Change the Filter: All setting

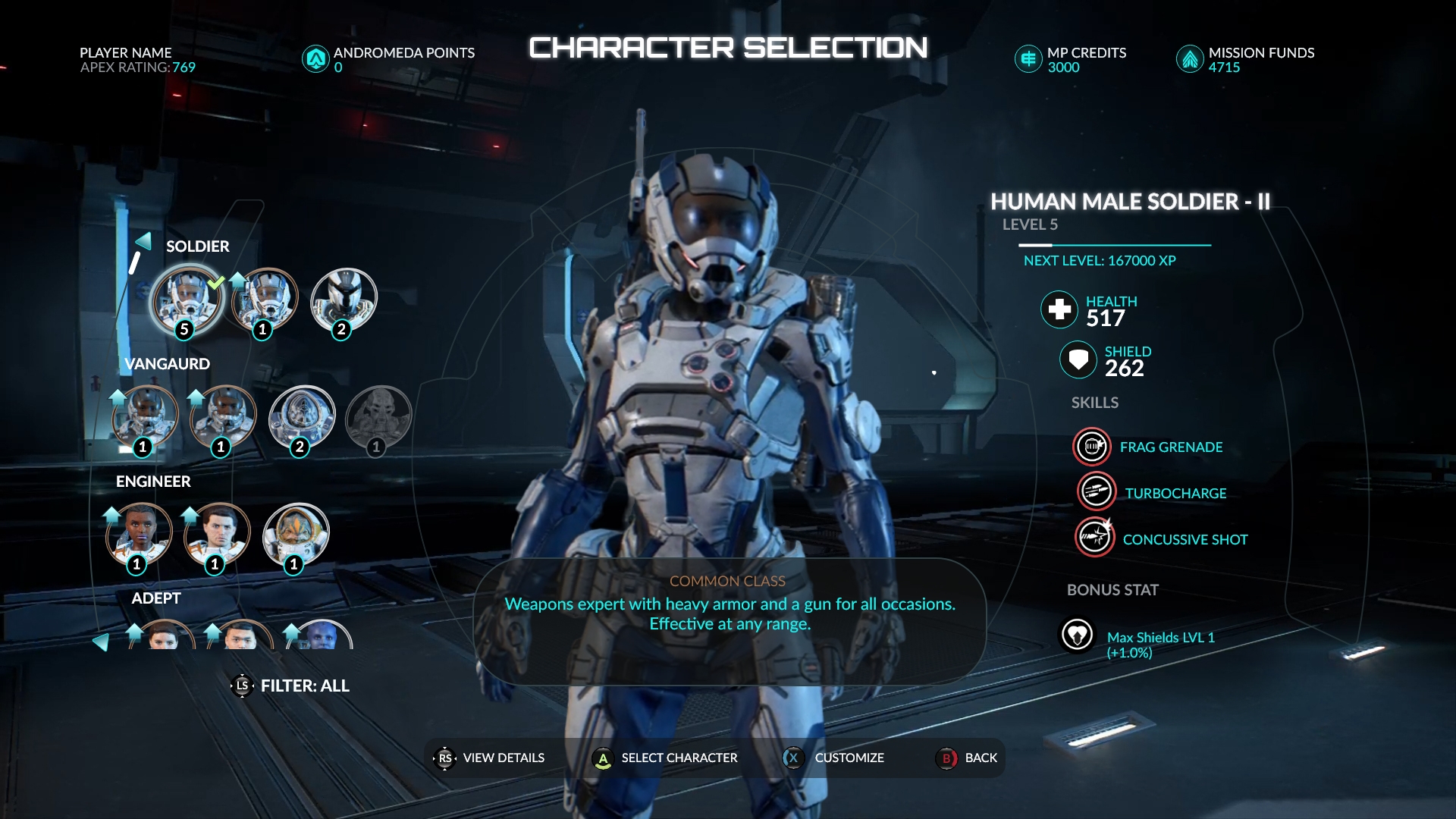(291, 686)
